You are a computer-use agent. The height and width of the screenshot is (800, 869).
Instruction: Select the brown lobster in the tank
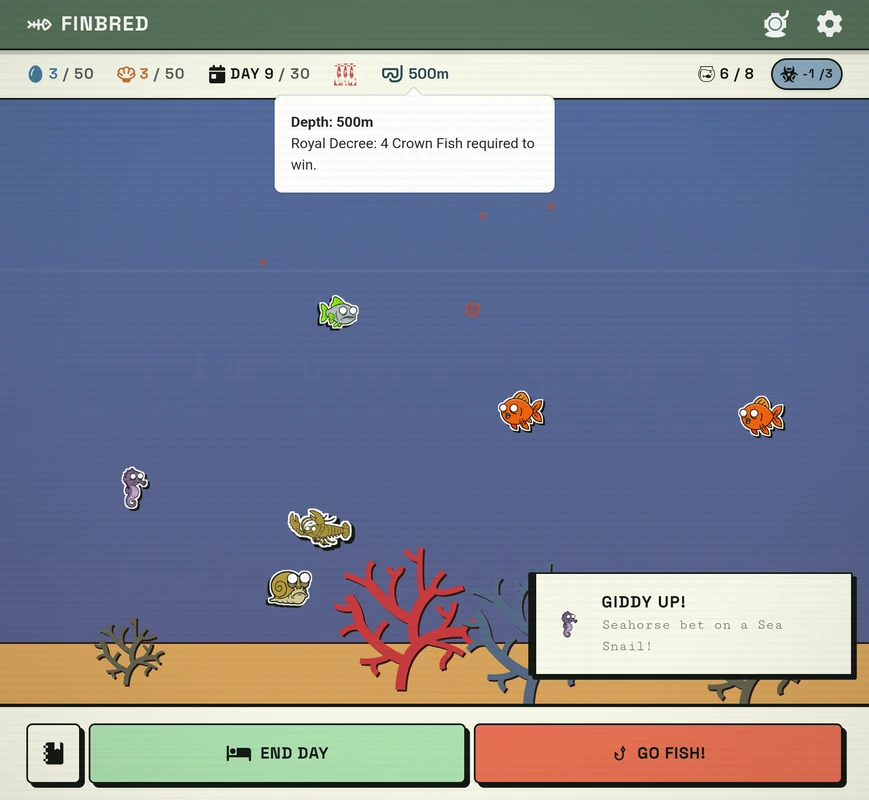pyautogui.click(x=319, y=526)
